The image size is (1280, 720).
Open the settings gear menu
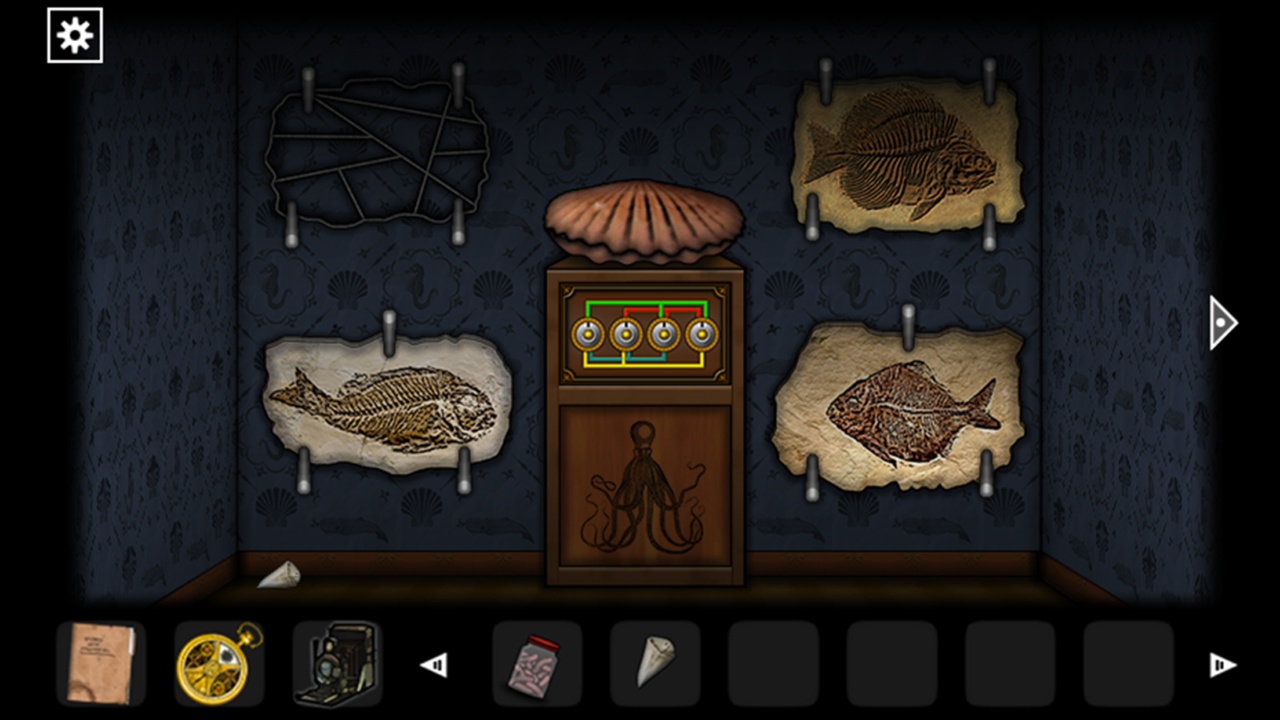coord(74,33)
